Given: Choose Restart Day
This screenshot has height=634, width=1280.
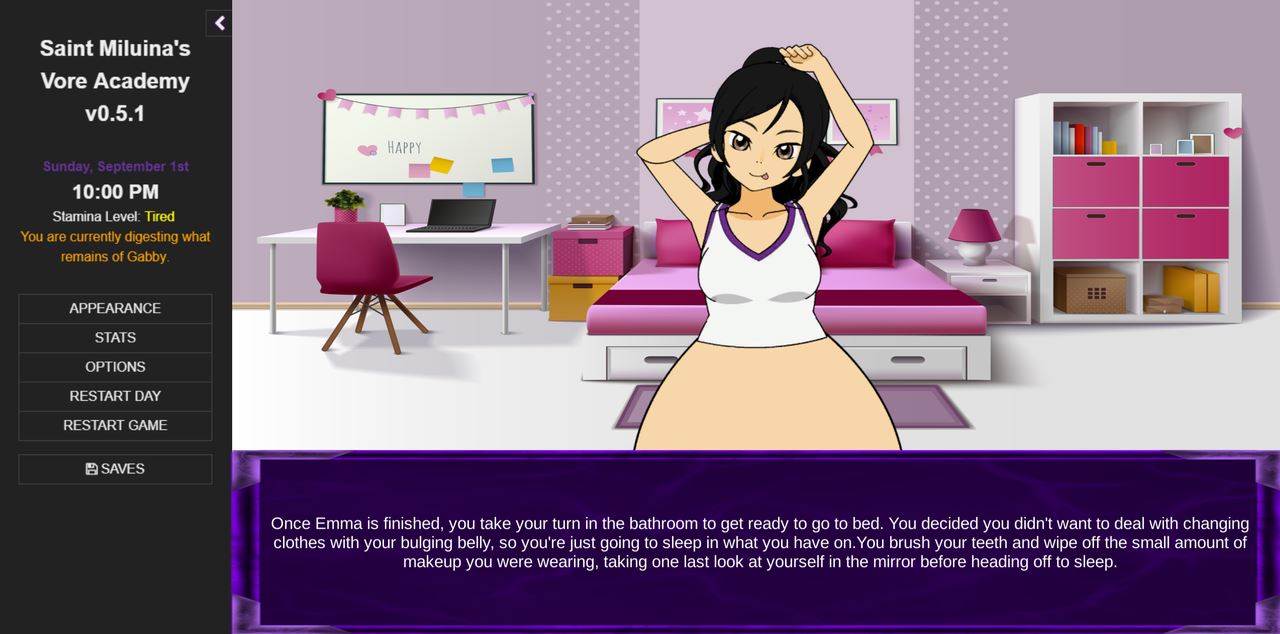Looking at the screenshot, I should point(115,396).
